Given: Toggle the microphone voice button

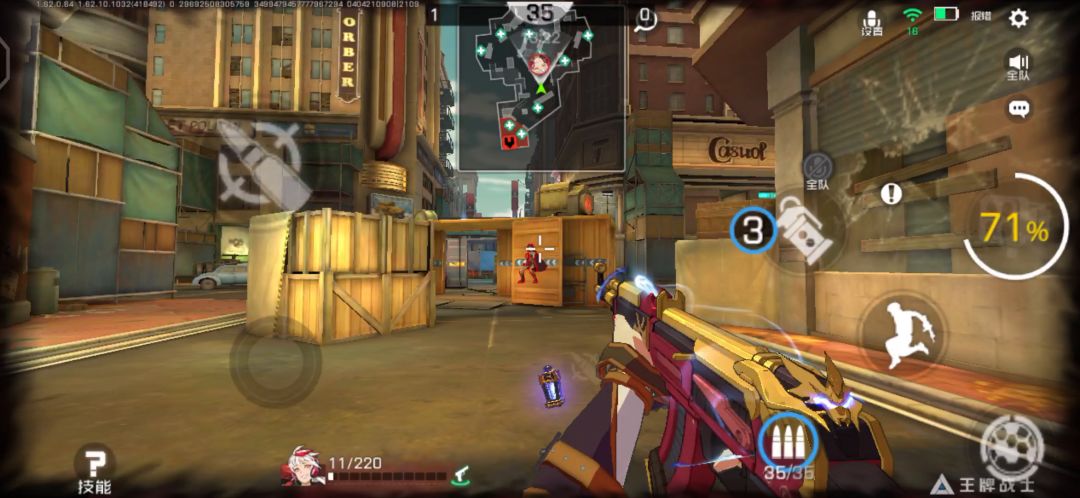Looking at the screenshot, I should pyautogui.click(x=872, y=22).
